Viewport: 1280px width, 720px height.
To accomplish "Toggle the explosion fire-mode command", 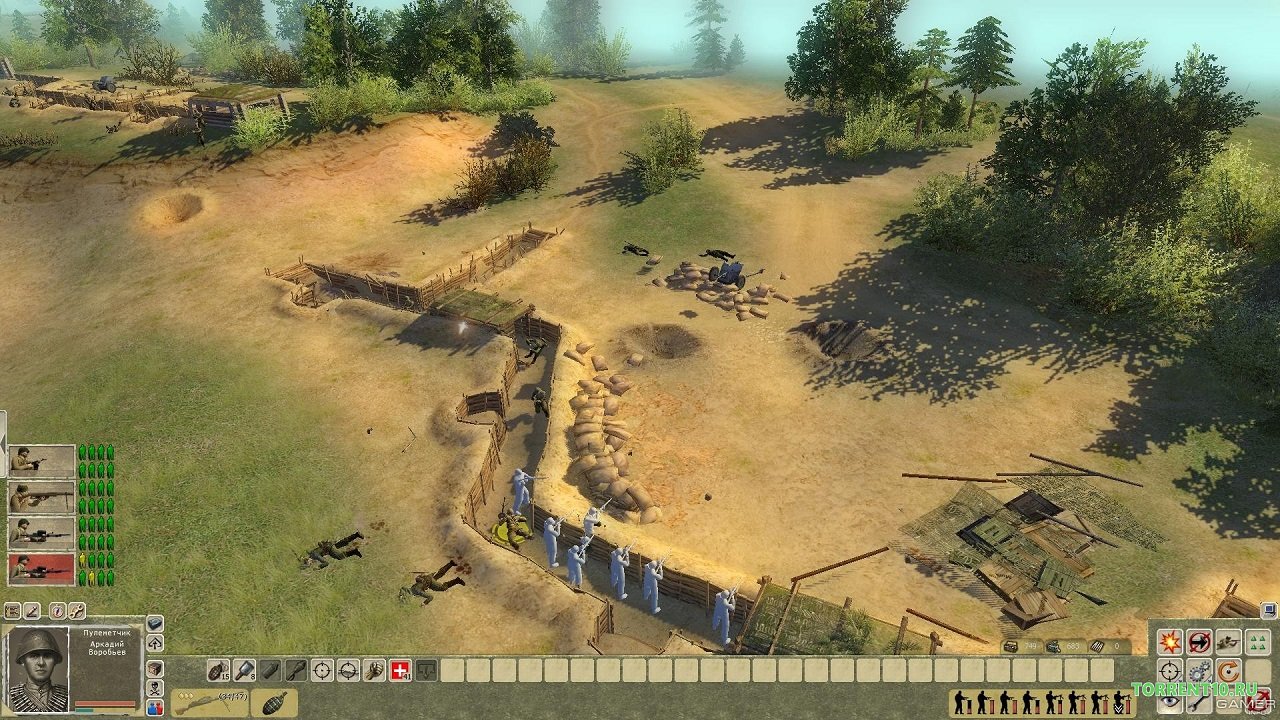I will coord(1169,642).
